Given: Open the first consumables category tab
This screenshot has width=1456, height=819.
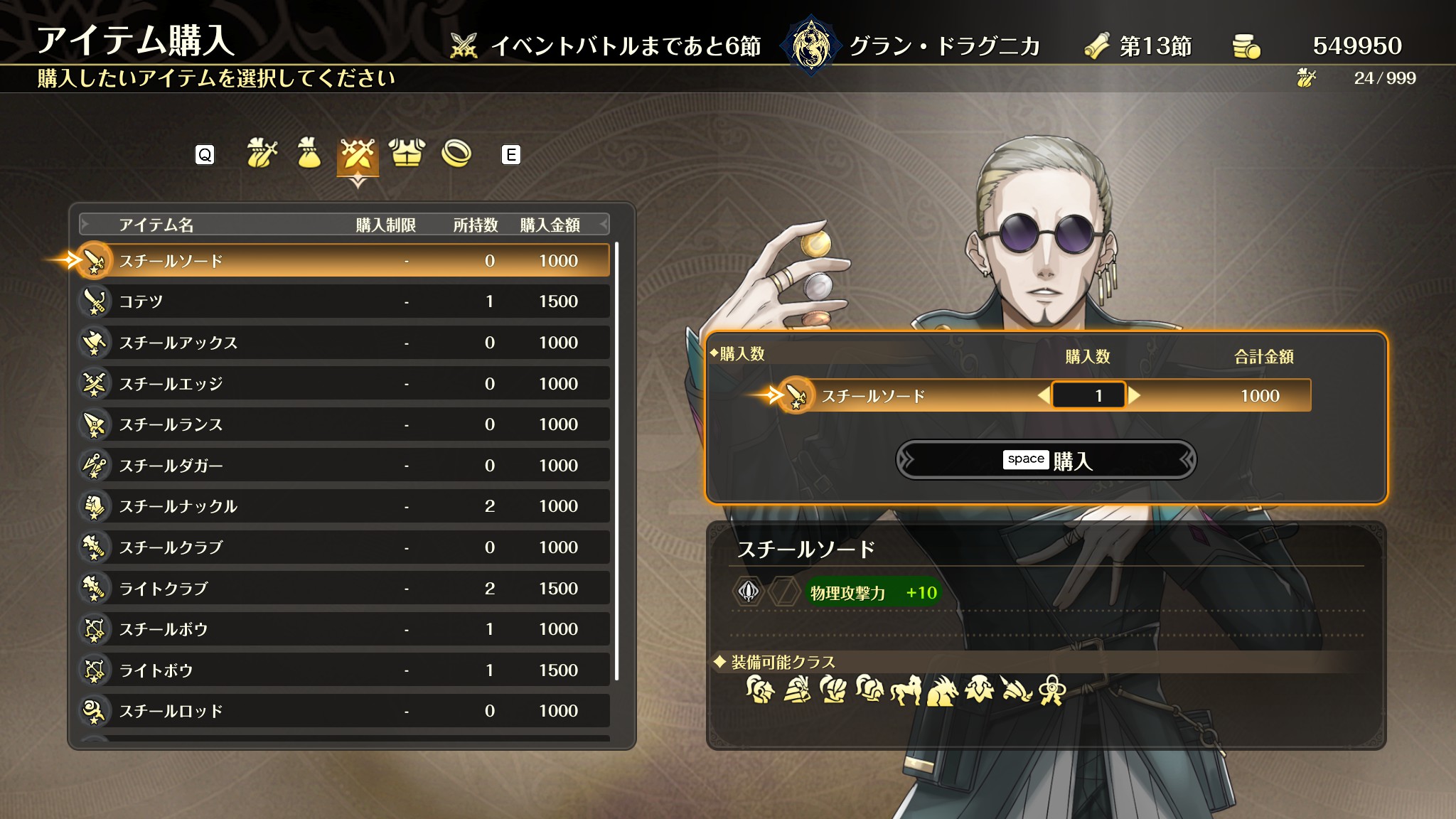Looking at the screenshot, I should [261, 154].
